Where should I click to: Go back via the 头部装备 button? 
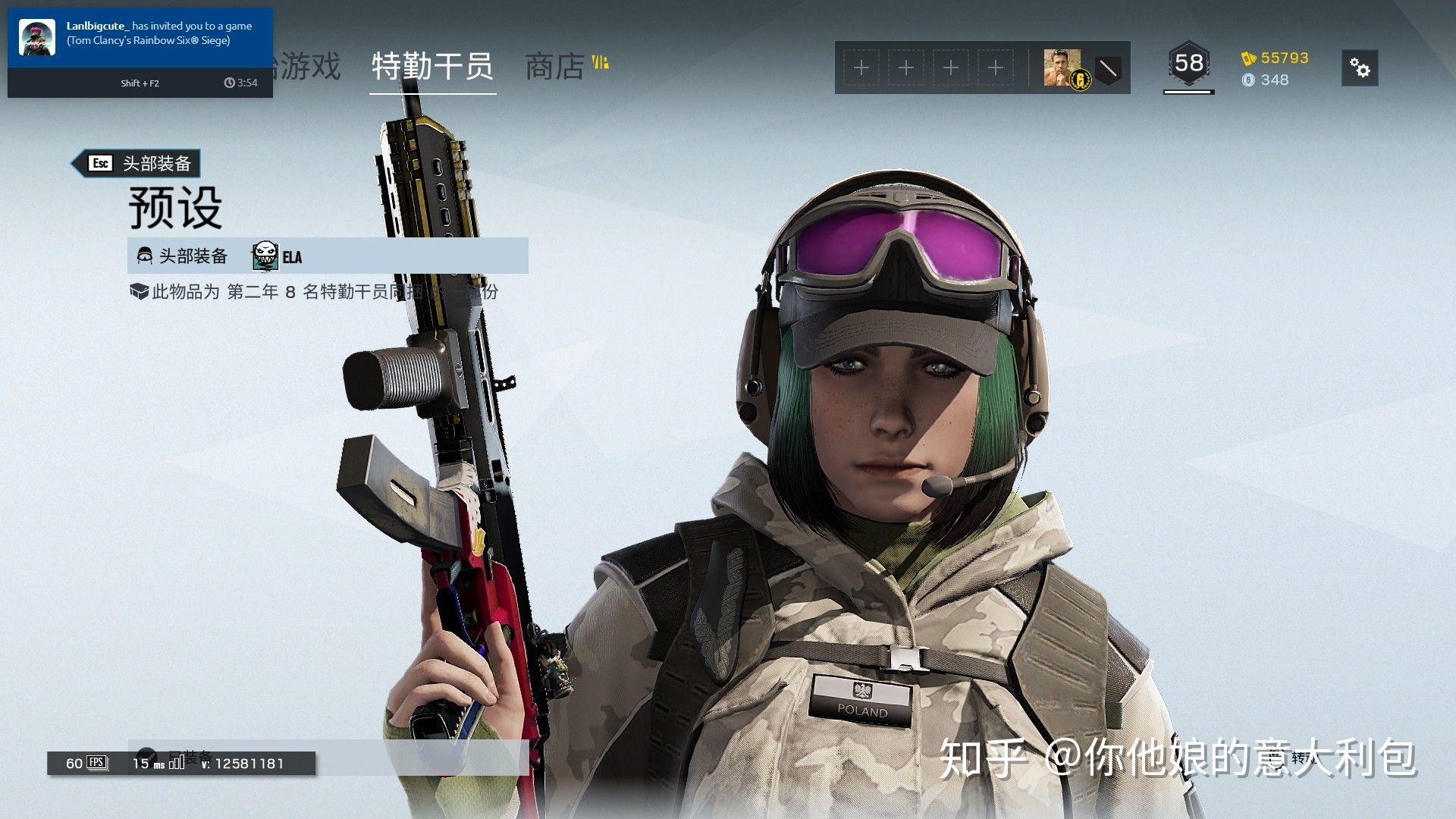pos(136,163)
